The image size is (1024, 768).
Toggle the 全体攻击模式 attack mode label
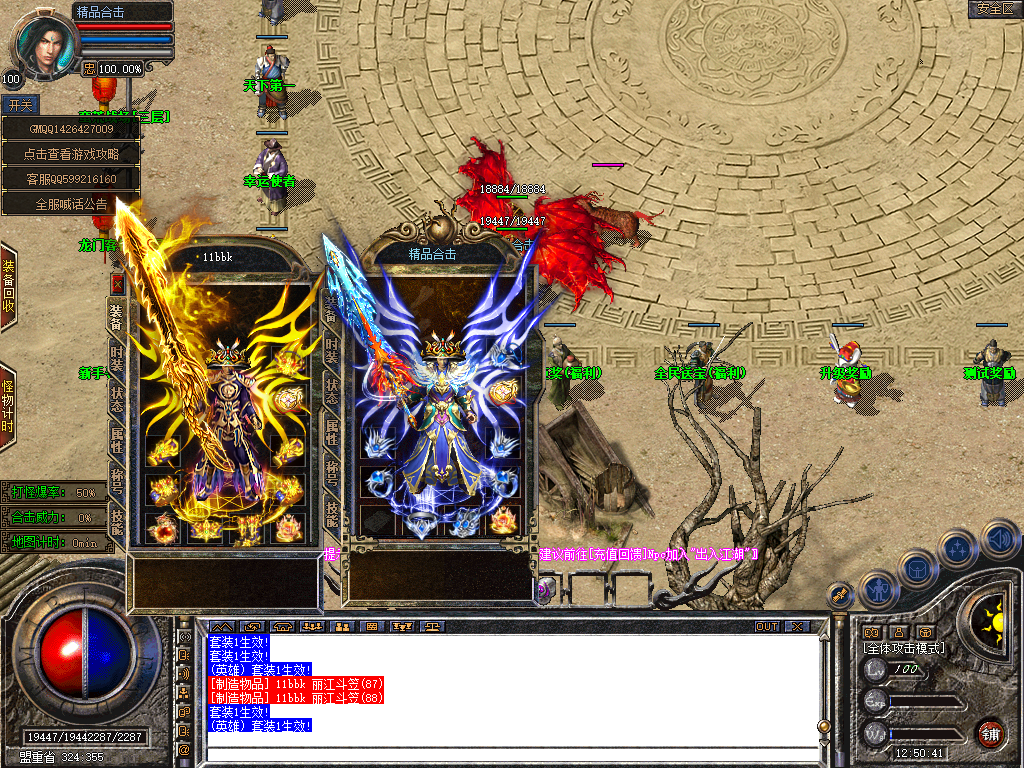click(x=904, y=648)
